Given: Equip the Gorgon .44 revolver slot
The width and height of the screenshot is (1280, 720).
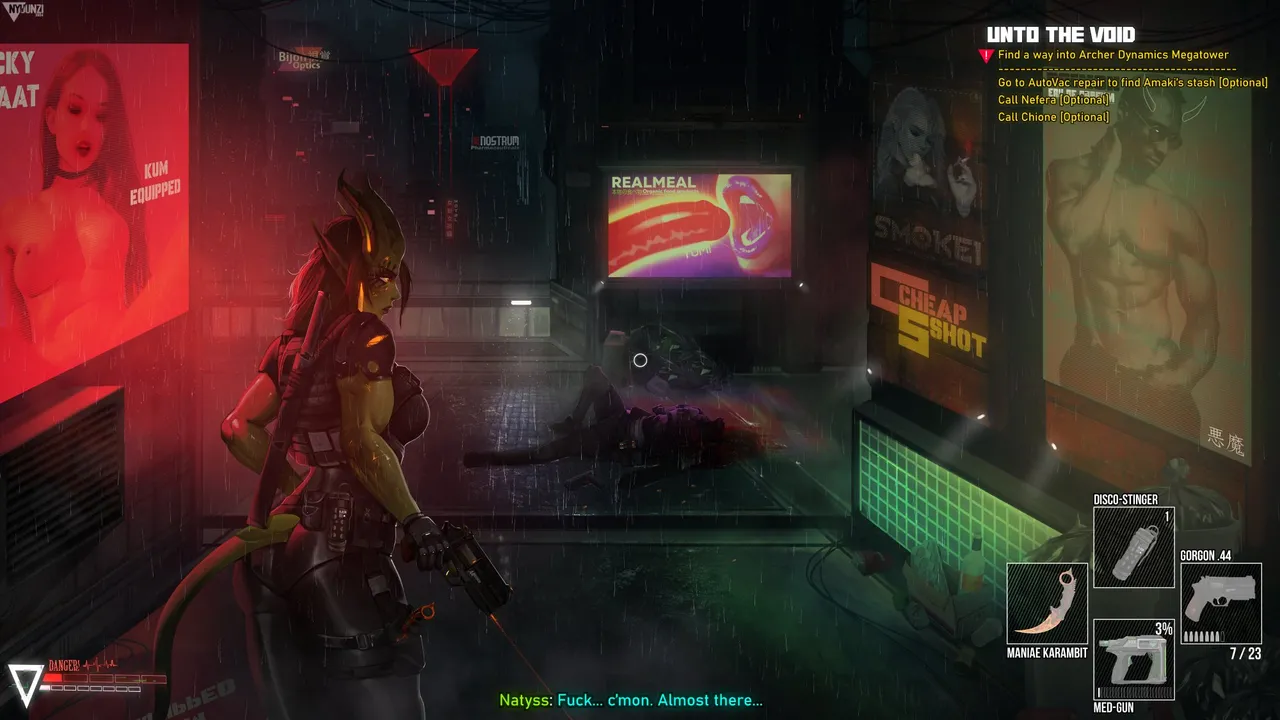Looking at the screenshot, I should pyautogui.click(x=1220, y=603).
